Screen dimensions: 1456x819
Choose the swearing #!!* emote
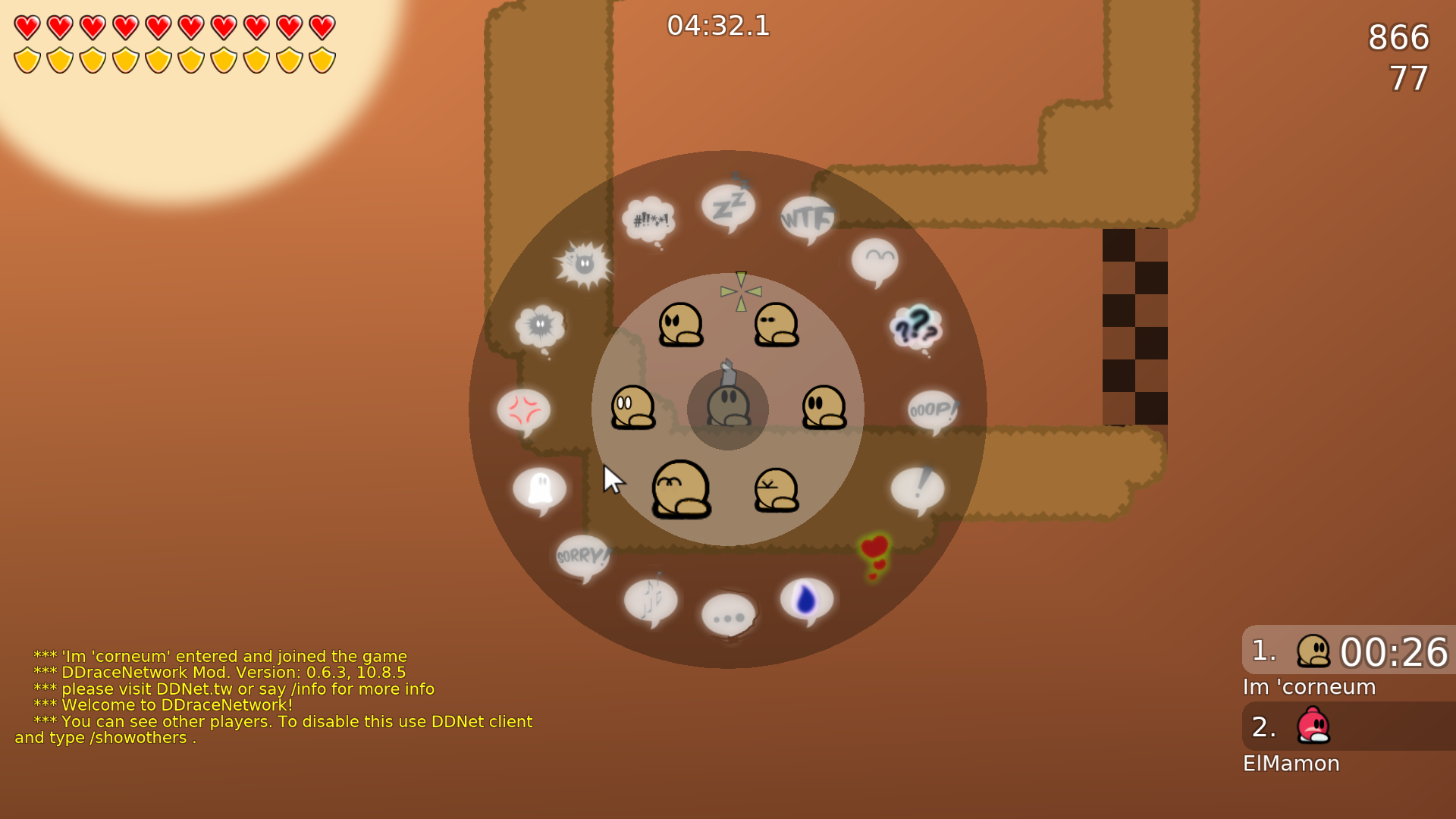[650, 220]
